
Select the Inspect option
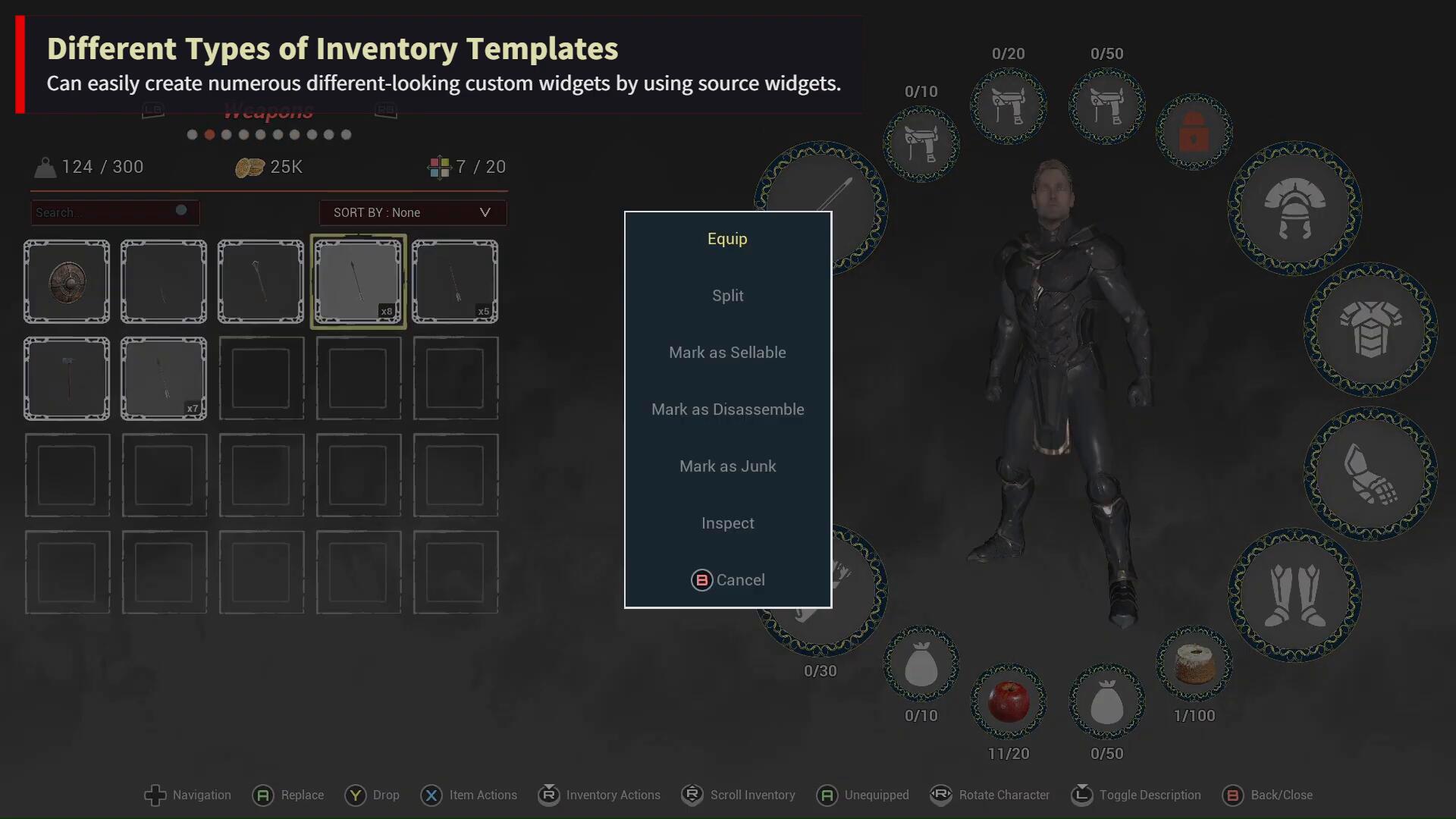tap(727, 523)
